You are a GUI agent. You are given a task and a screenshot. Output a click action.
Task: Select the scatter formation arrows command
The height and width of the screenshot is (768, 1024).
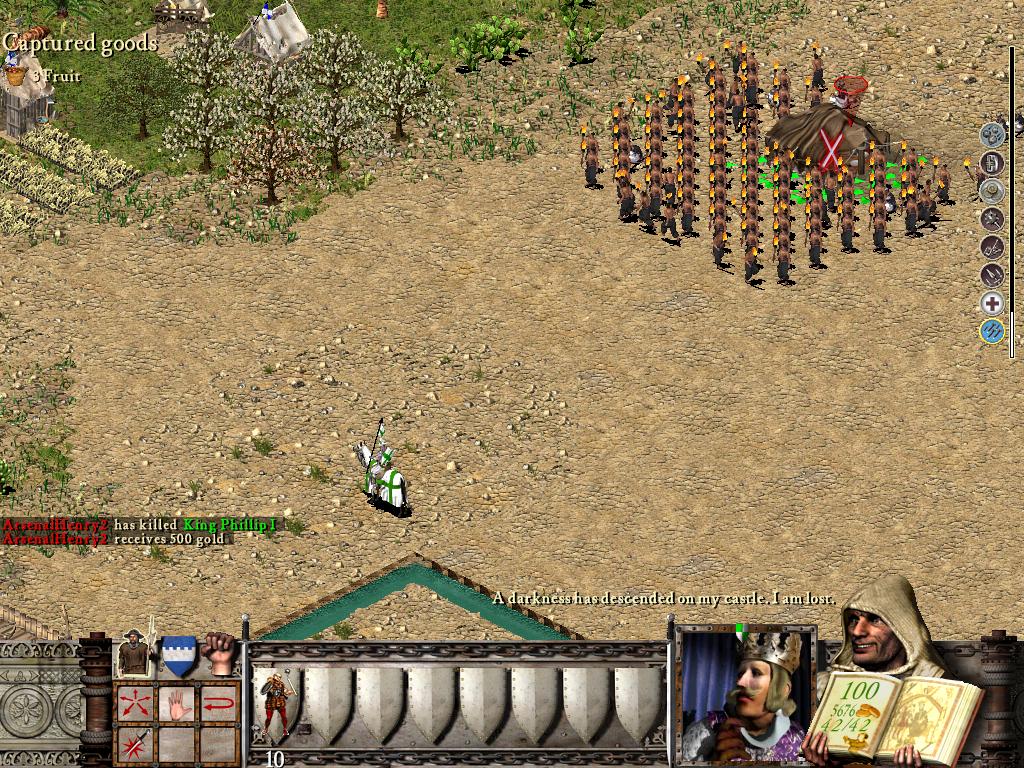coord(134,703)
